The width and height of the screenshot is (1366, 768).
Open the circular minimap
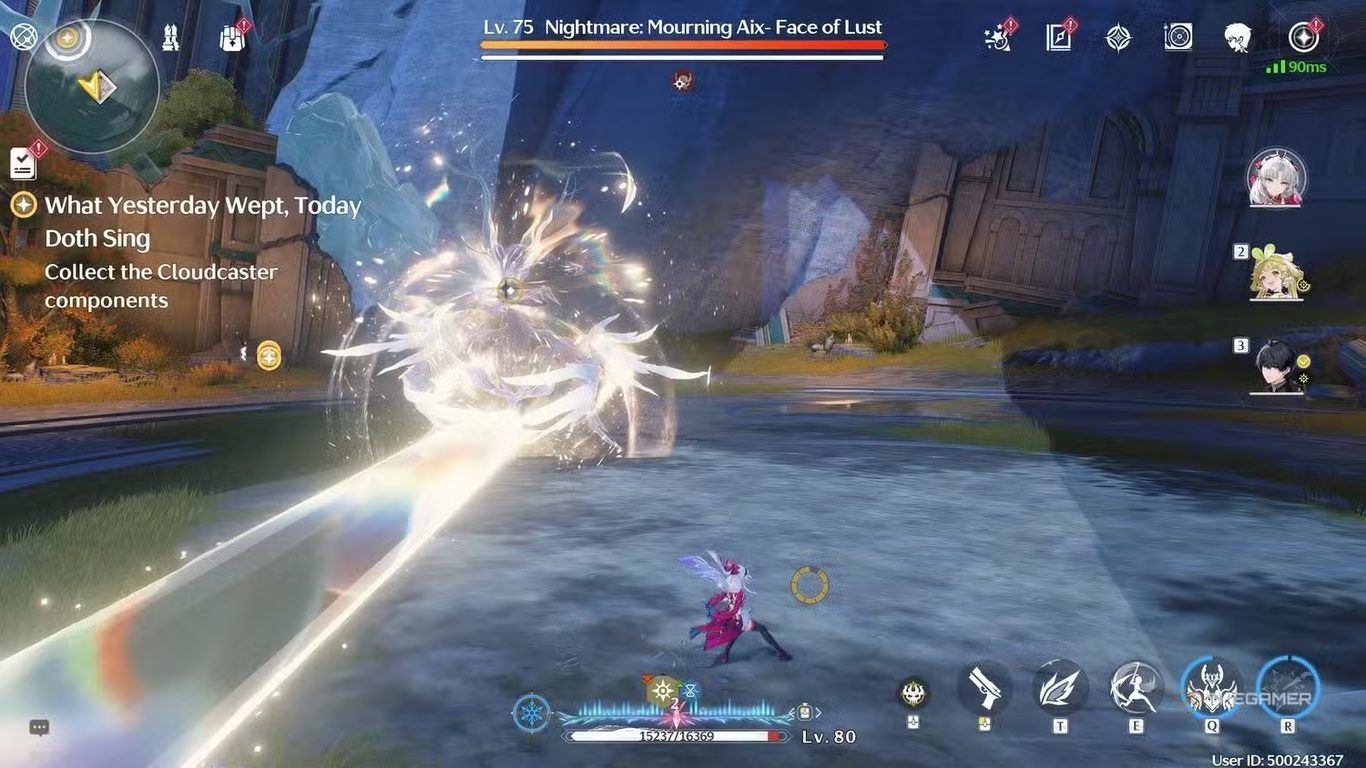click(91, 87)
